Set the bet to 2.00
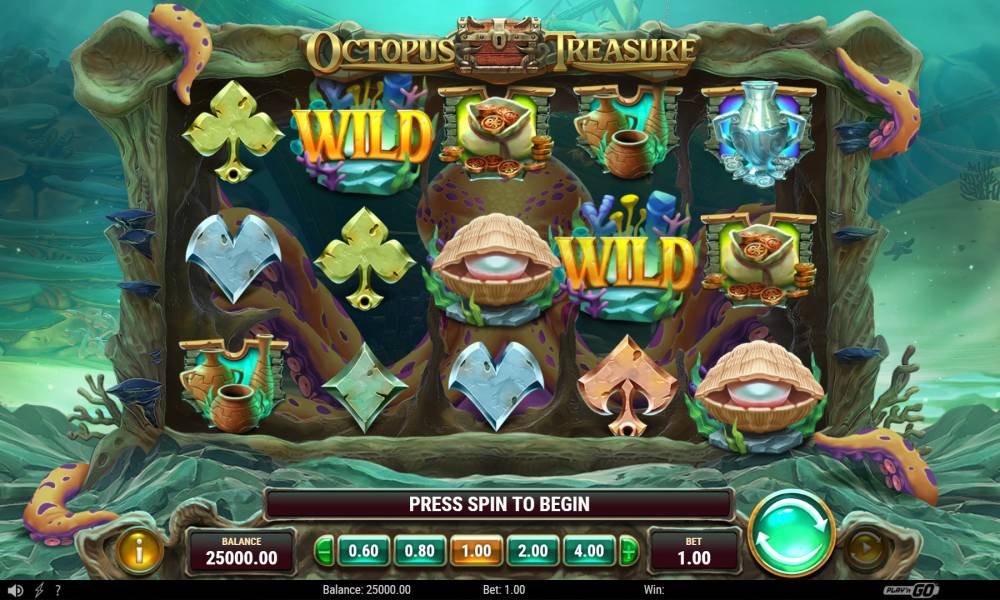 tap(533, 551)
